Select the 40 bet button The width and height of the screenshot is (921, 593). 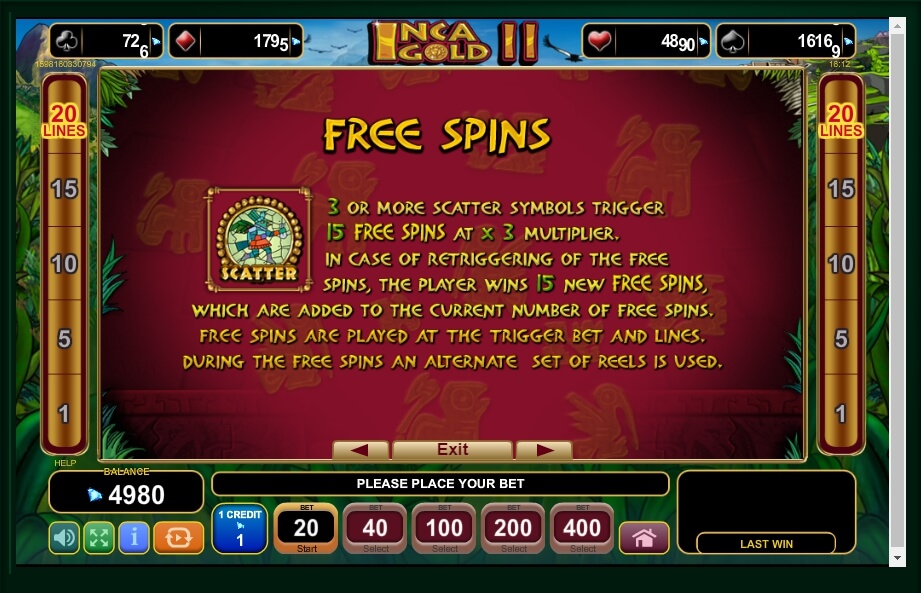375,528
